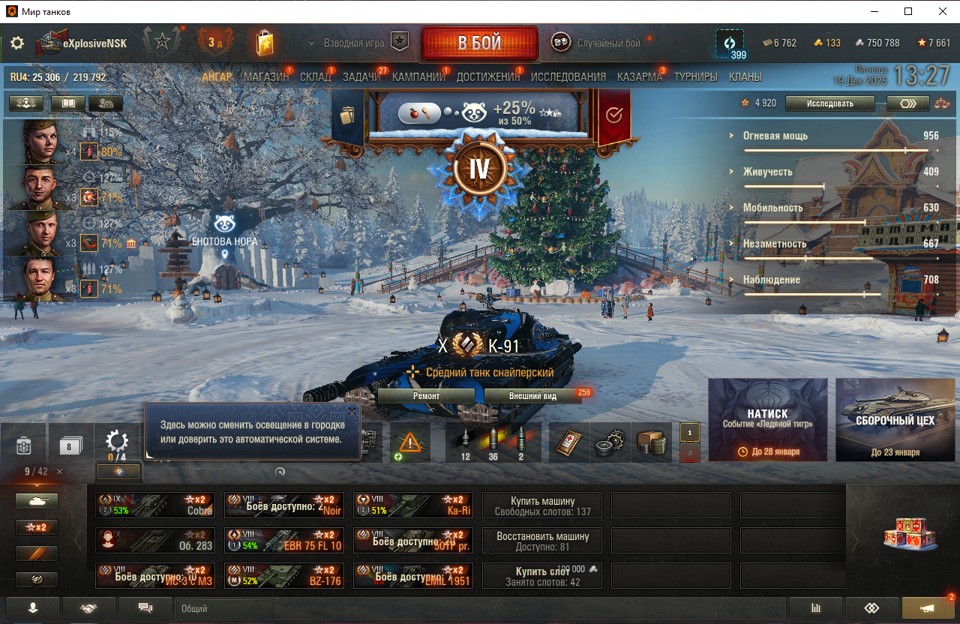The width and height of the screenshot is (960, 624).
Task: Switch to the МАГАЗИН tab
Action: point(266,77)
